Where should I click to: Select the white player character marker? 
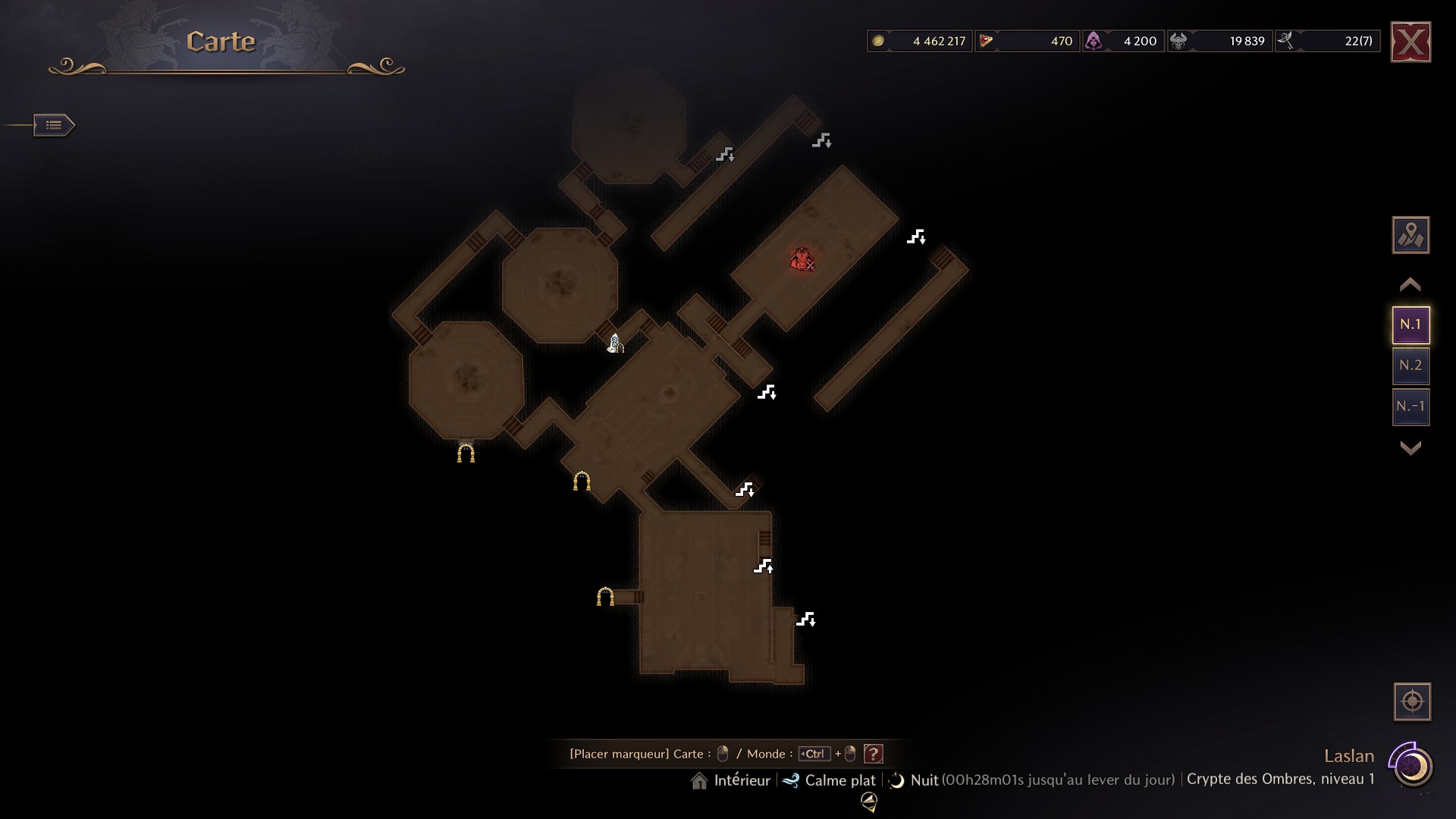[615, 344]
